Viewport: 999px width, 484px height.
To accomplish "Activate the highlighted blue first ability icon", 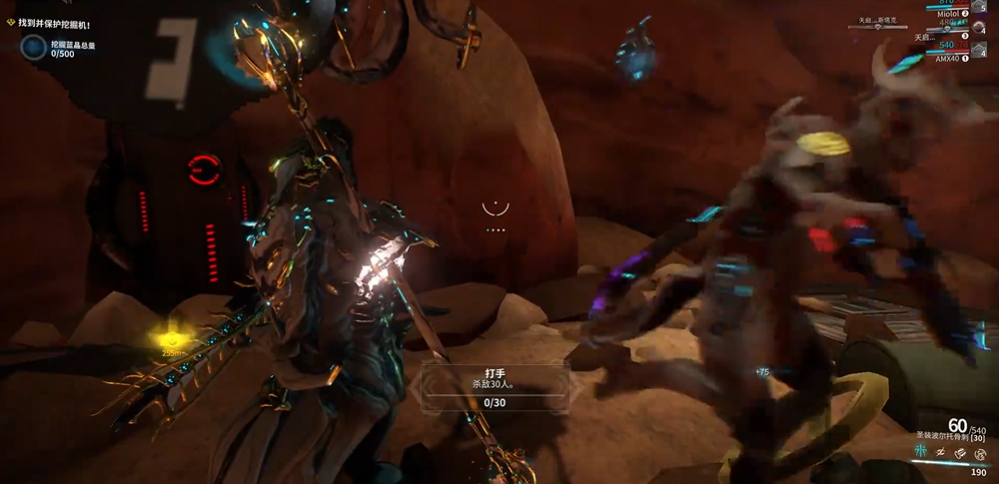I will tap(919, 453).
